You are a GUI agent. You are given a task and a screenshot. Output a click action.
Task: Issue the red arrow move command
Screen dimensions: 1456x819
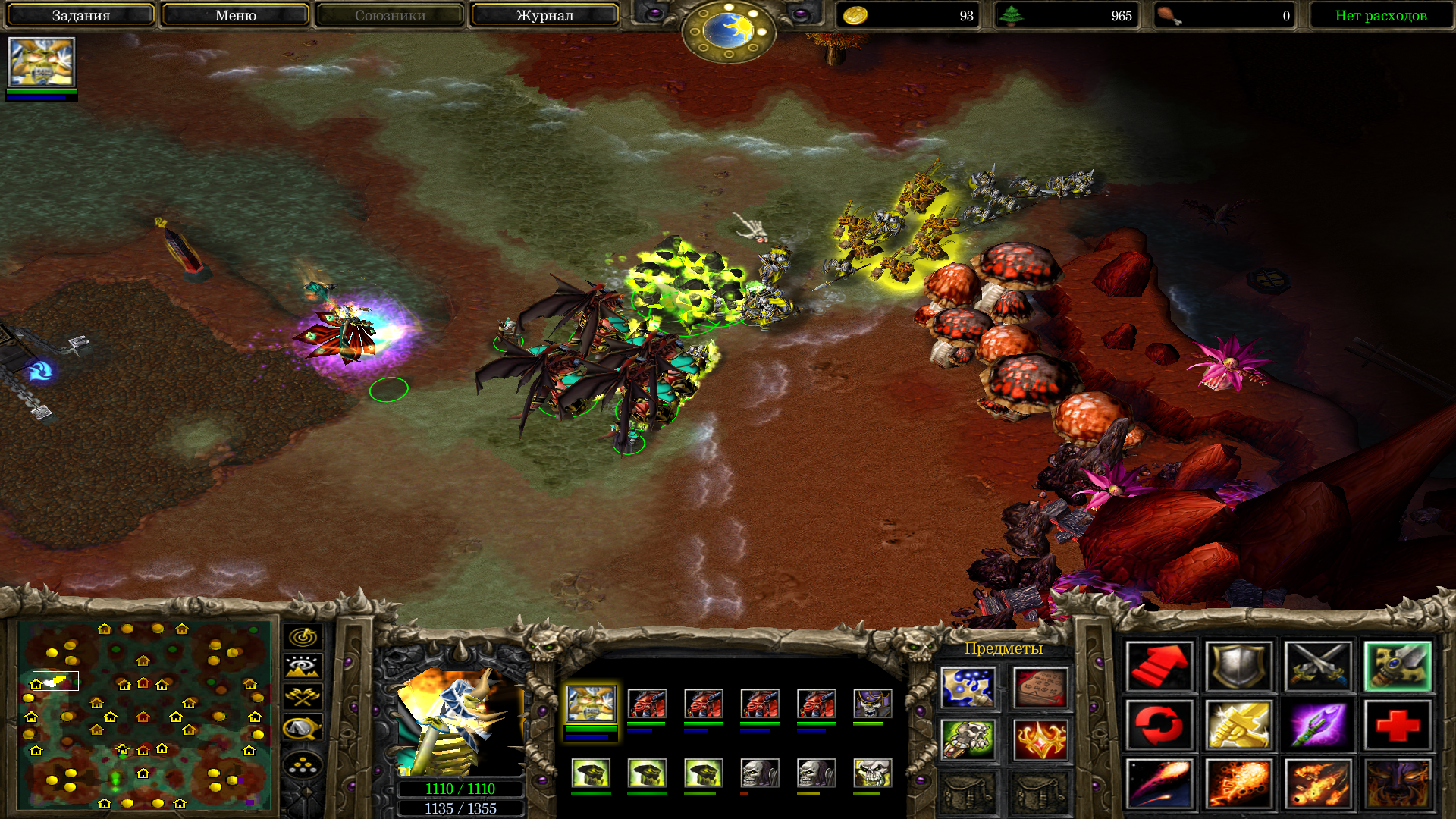coord(1159,667)
